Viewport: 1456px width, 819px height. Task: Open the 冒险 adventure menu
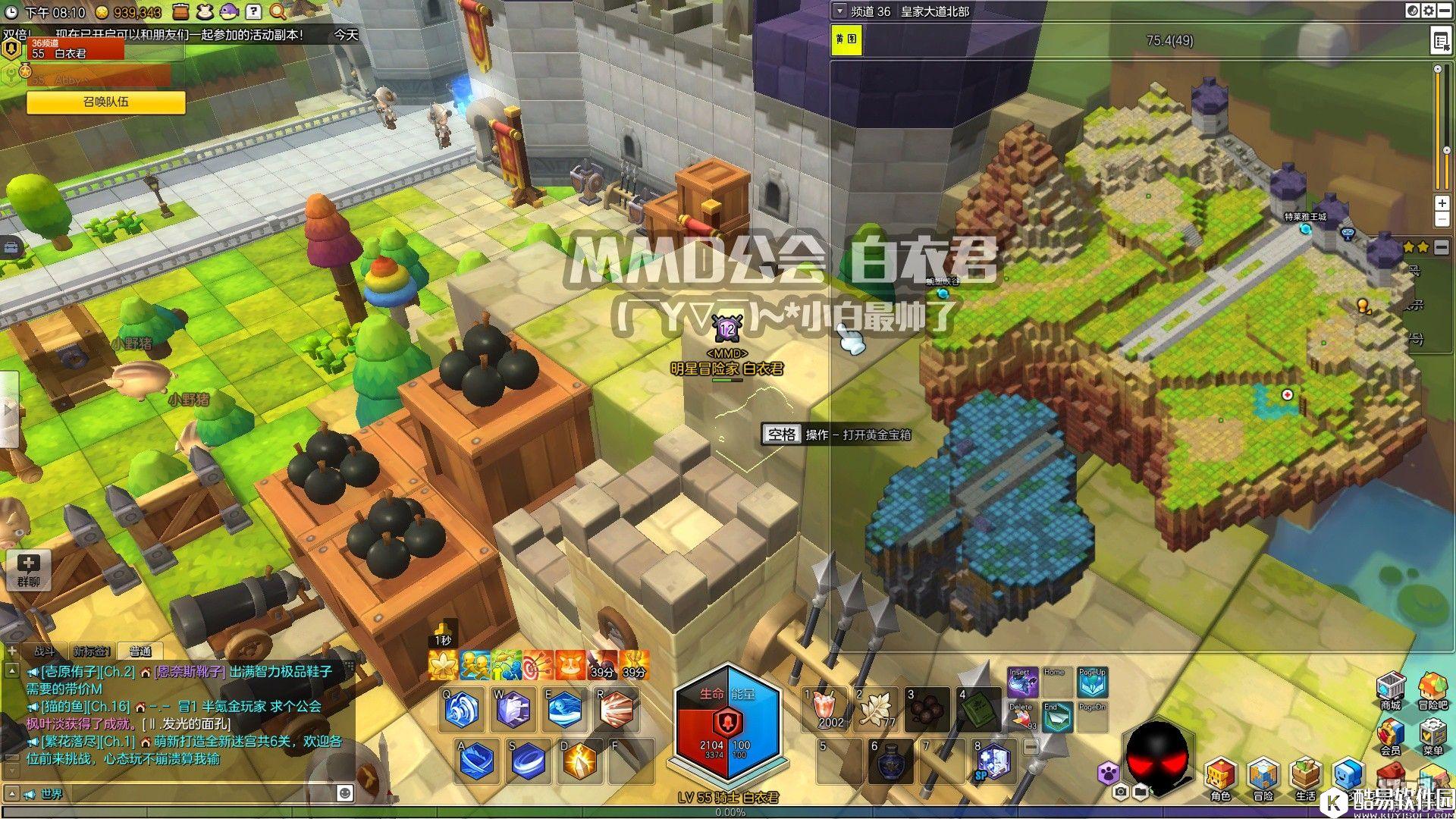[x=1263, y=777]
